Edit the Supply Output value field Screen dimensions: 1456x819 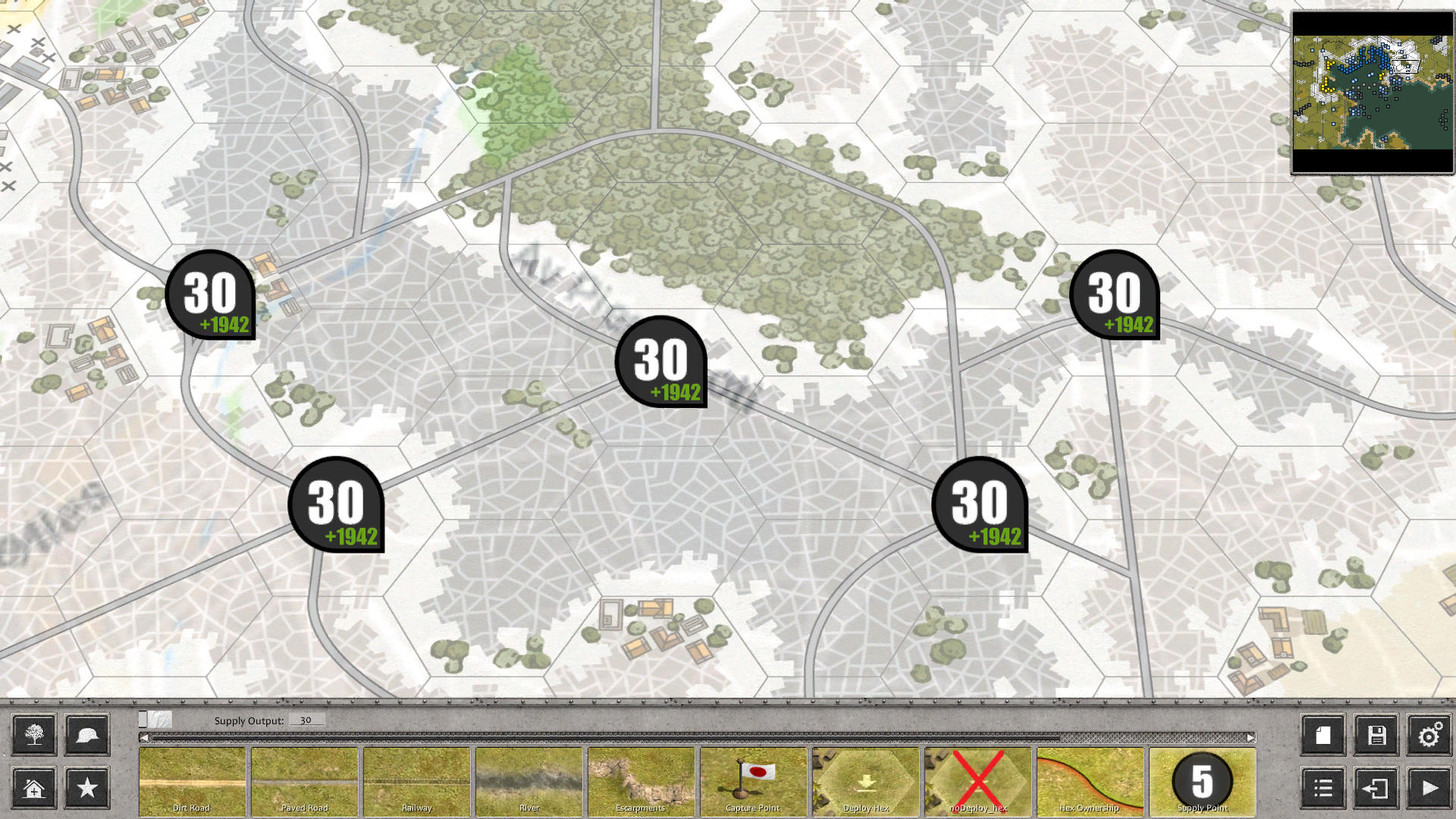point(306,720)
